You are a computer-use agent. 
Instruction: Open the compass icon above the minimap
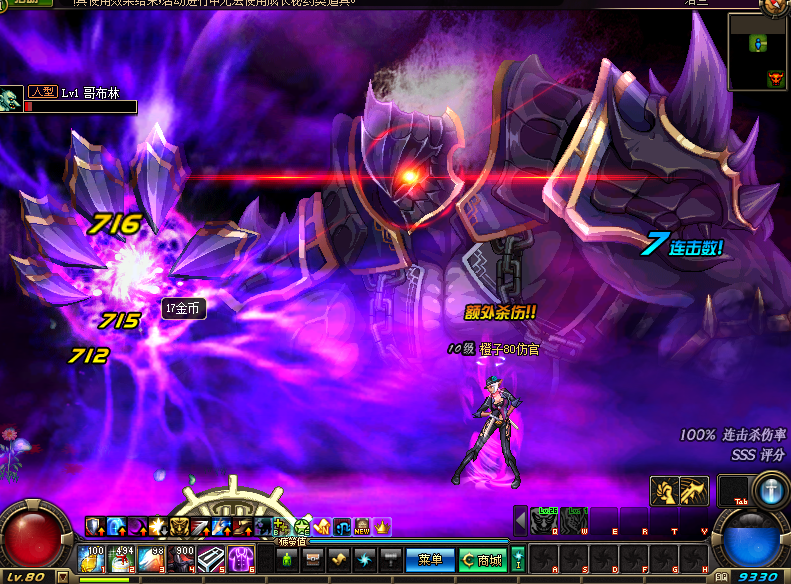point(777,5)
